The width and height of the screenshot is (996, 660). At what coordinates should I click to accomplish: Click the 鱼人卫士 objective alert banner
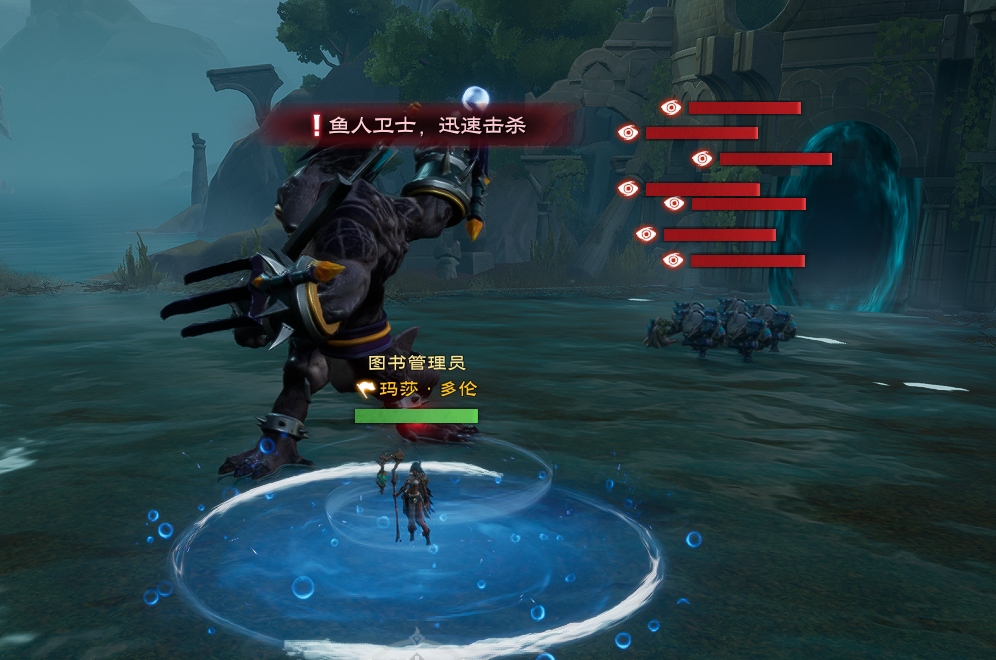point(420,126)
